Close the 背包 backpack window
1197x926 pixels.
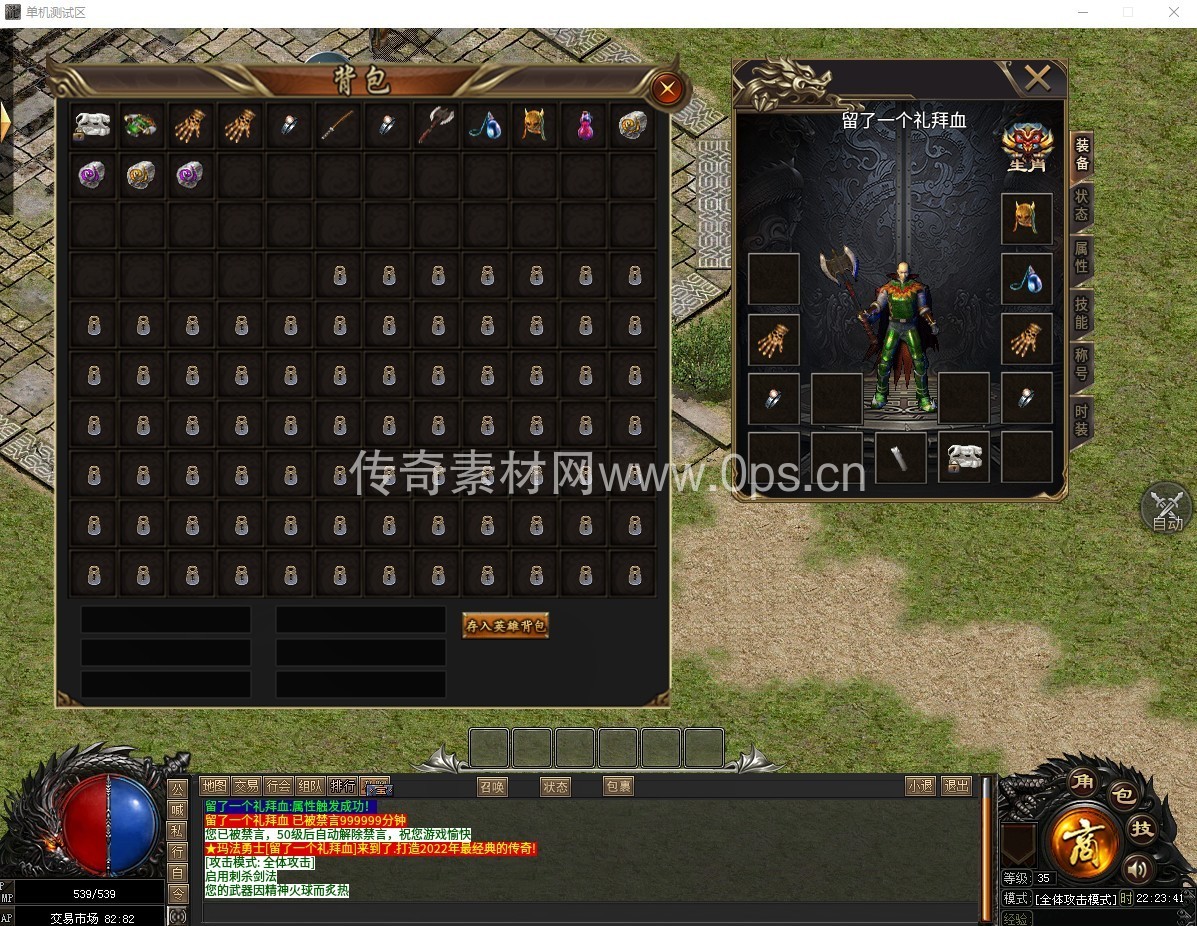[667, 90]
